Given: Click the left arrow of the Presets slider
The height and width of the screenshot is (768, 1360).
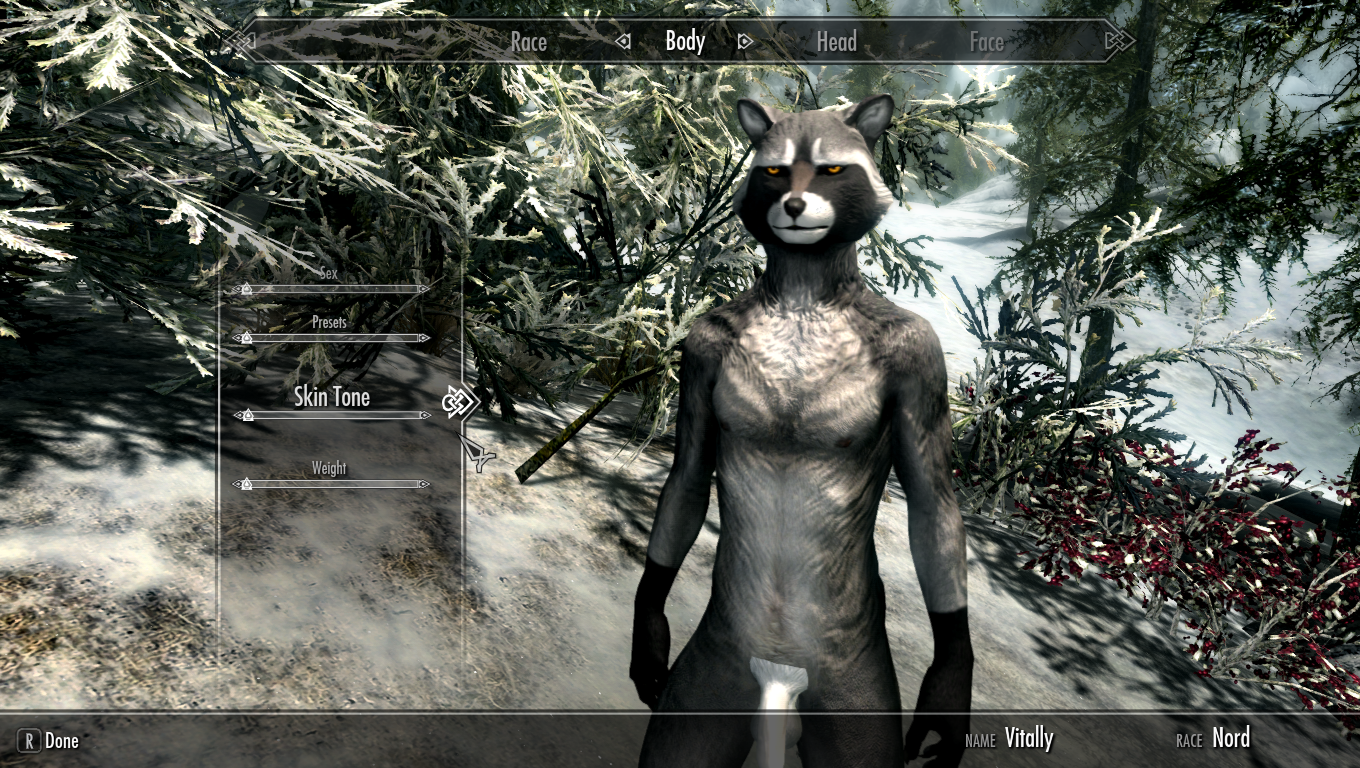Looking at the screenshot, I should [x=237, y=337].
